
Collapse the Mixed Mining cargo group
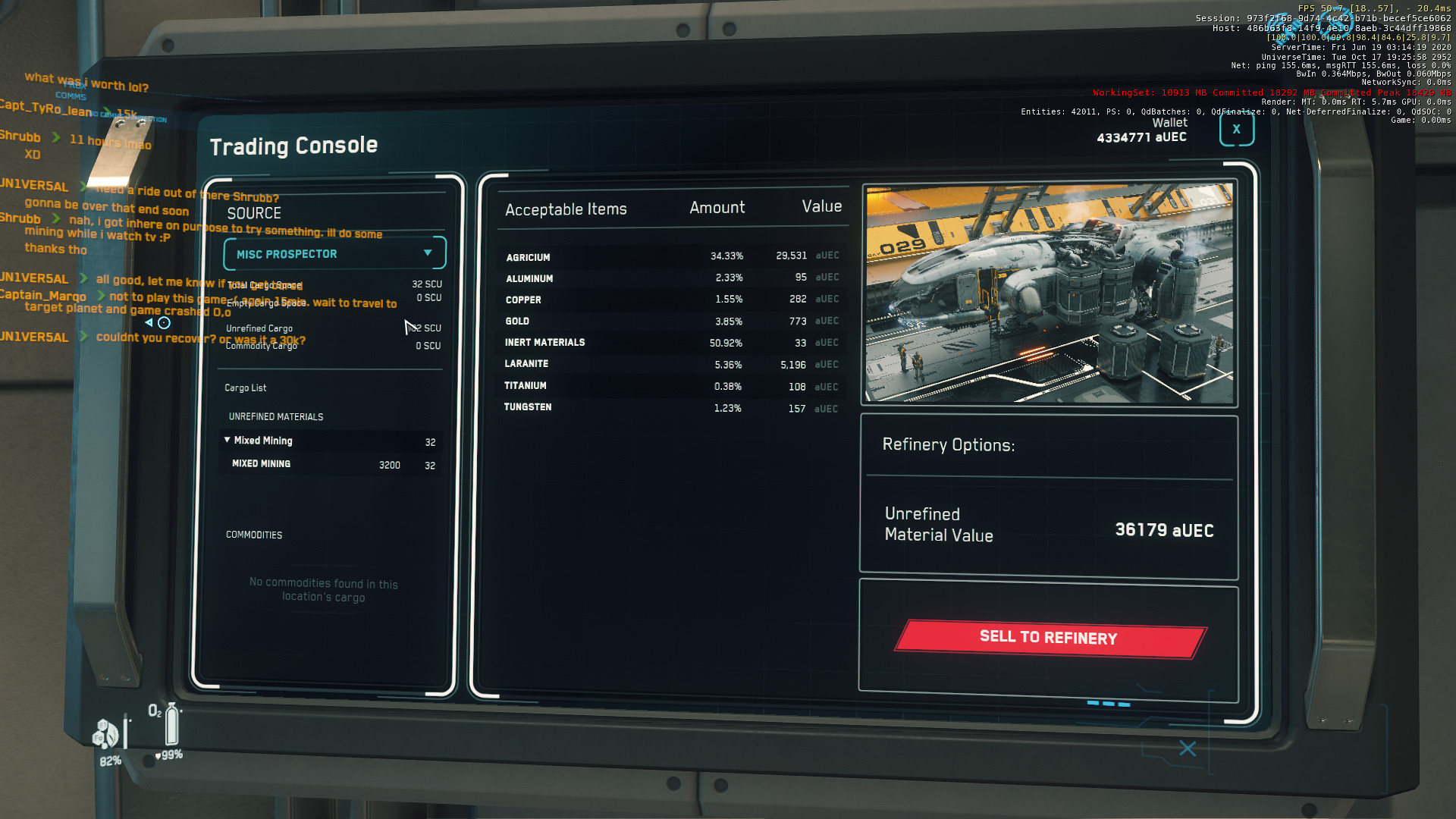tap(227, 440)
